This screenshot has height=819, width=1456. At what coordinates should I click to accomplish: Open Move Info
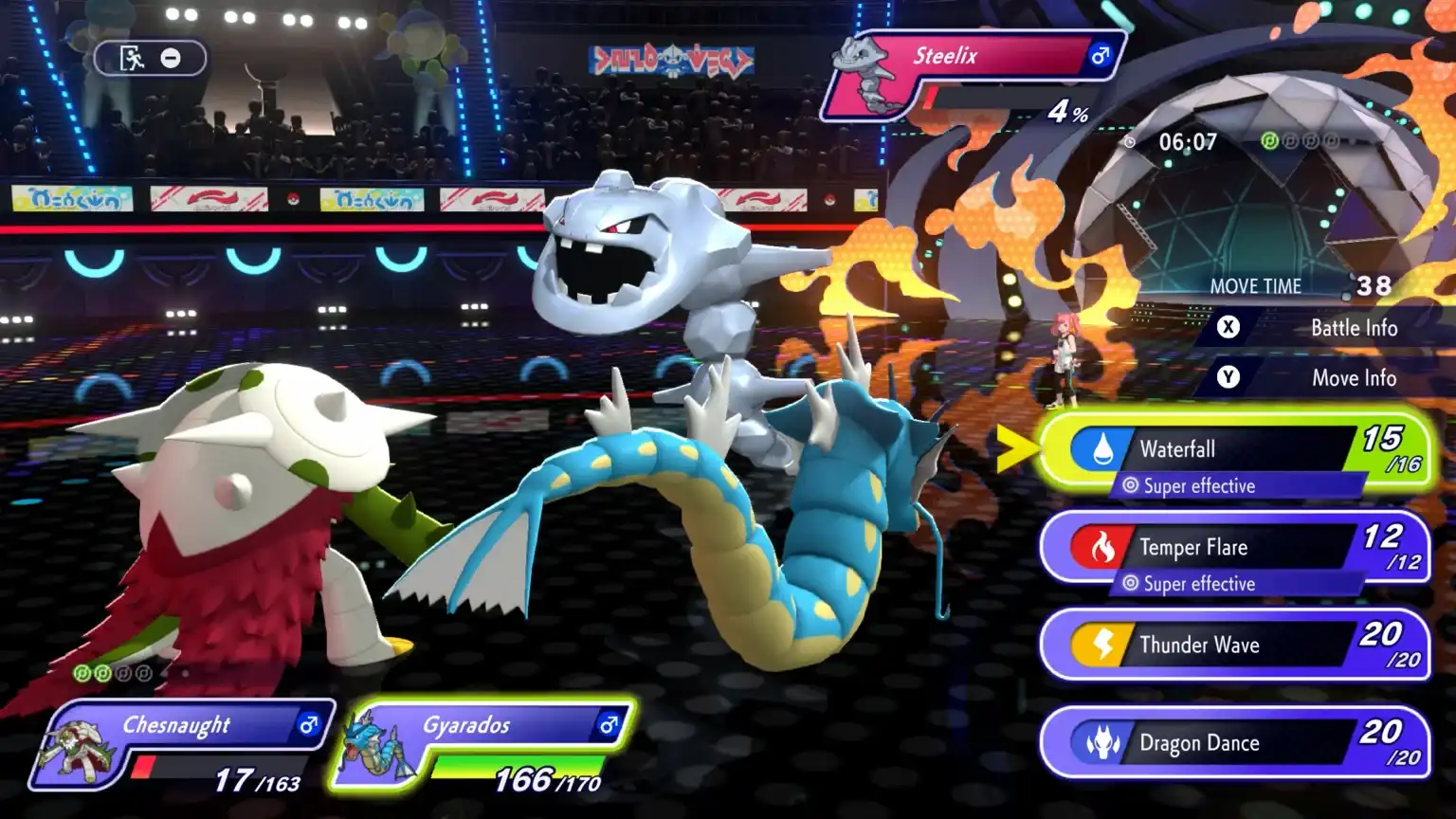[1354, 377]
